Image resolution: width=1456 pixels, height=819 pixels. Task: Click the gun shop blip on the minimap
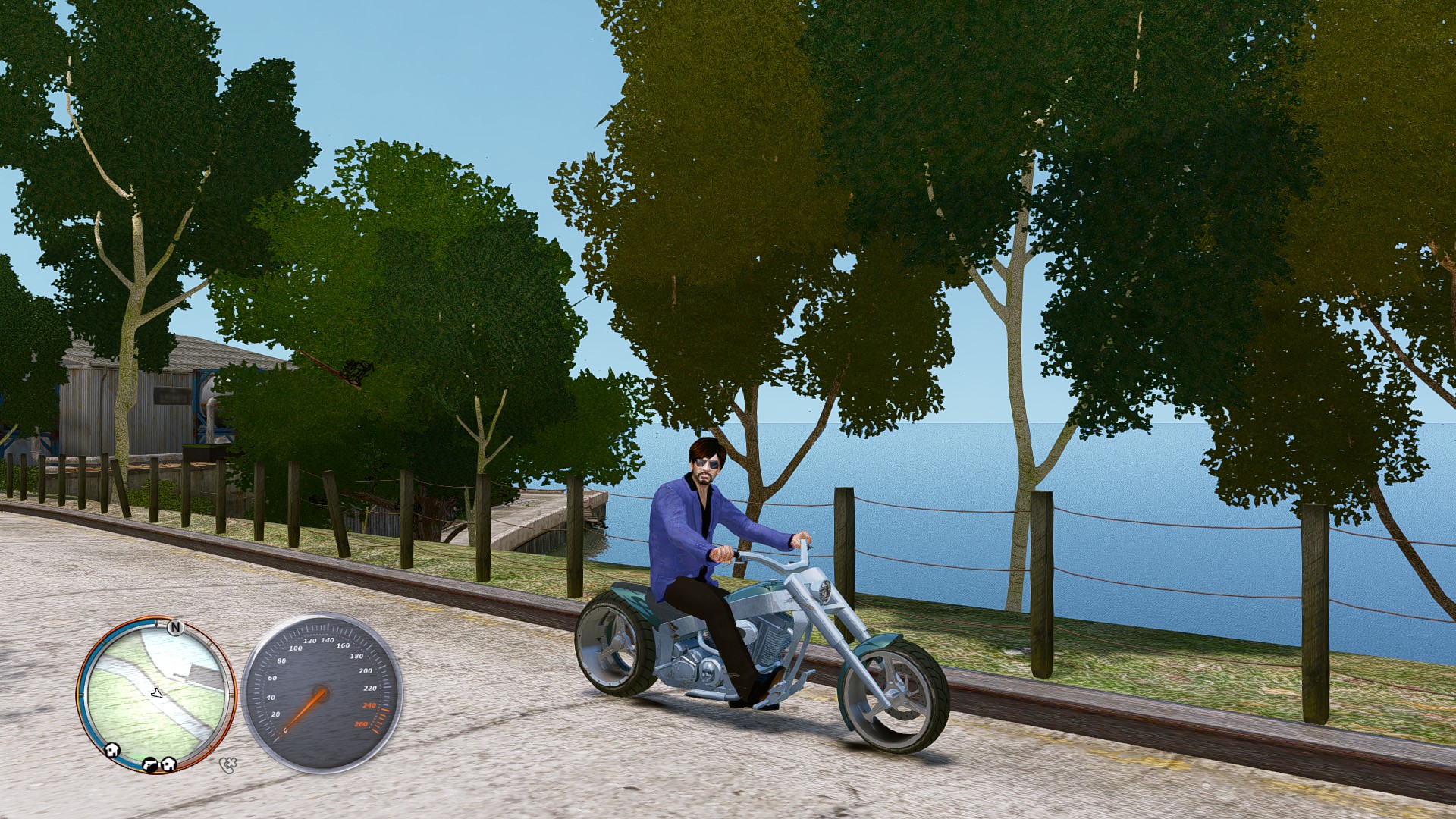[x=150, y=764]
